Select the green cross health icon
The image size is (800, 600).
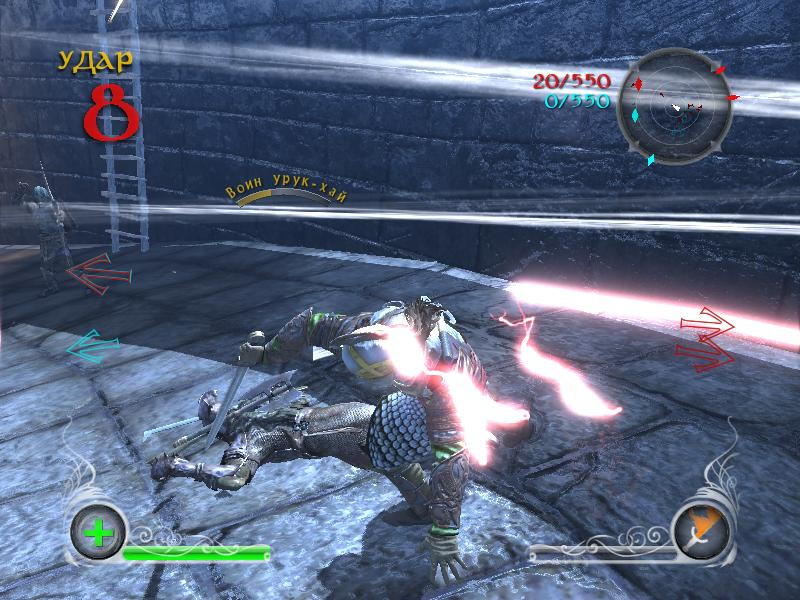coord(99,529)
